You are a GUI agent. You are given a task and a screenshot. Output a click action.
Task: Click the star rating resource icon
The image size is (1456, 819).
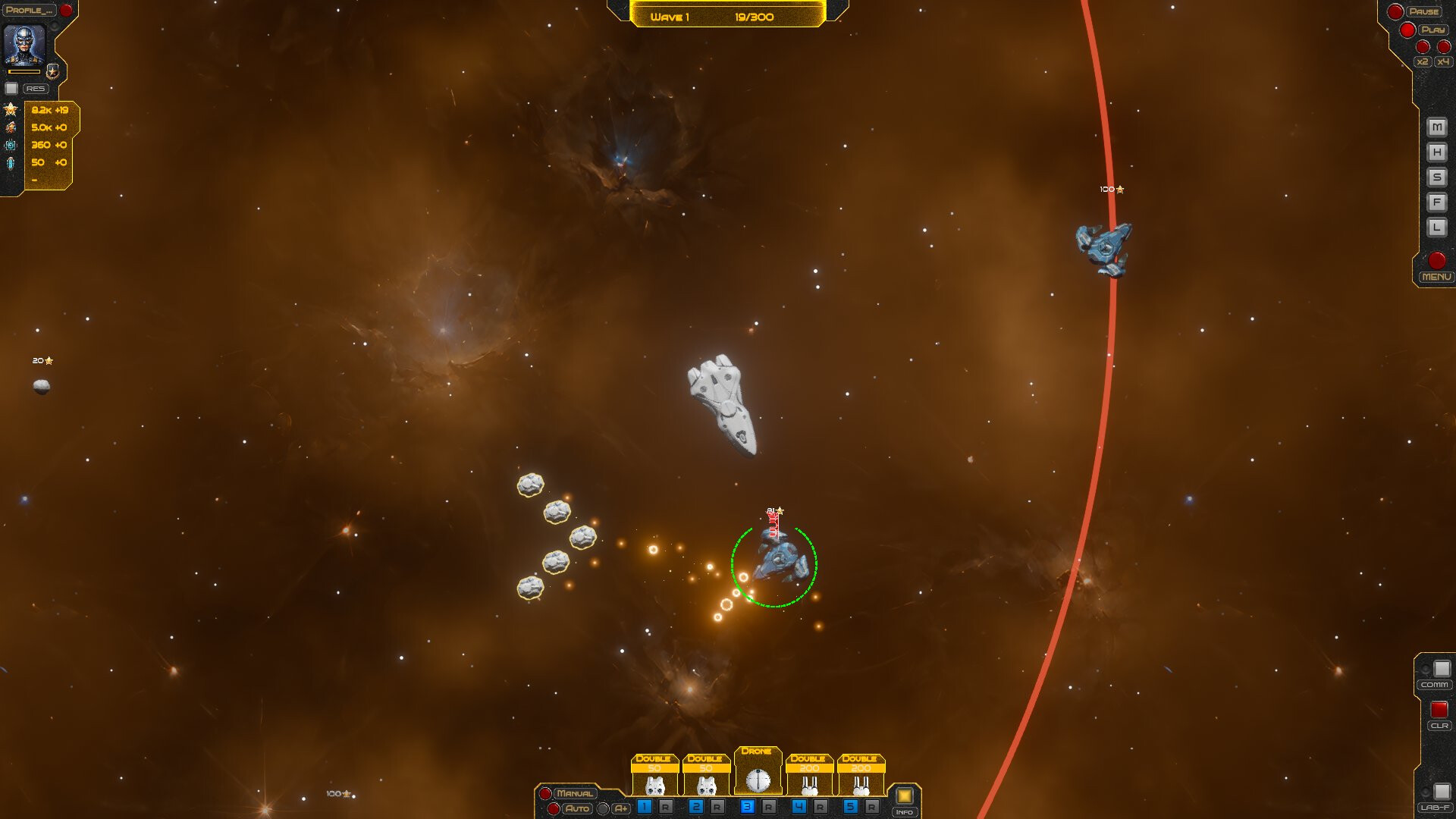[x=11, y=109]
